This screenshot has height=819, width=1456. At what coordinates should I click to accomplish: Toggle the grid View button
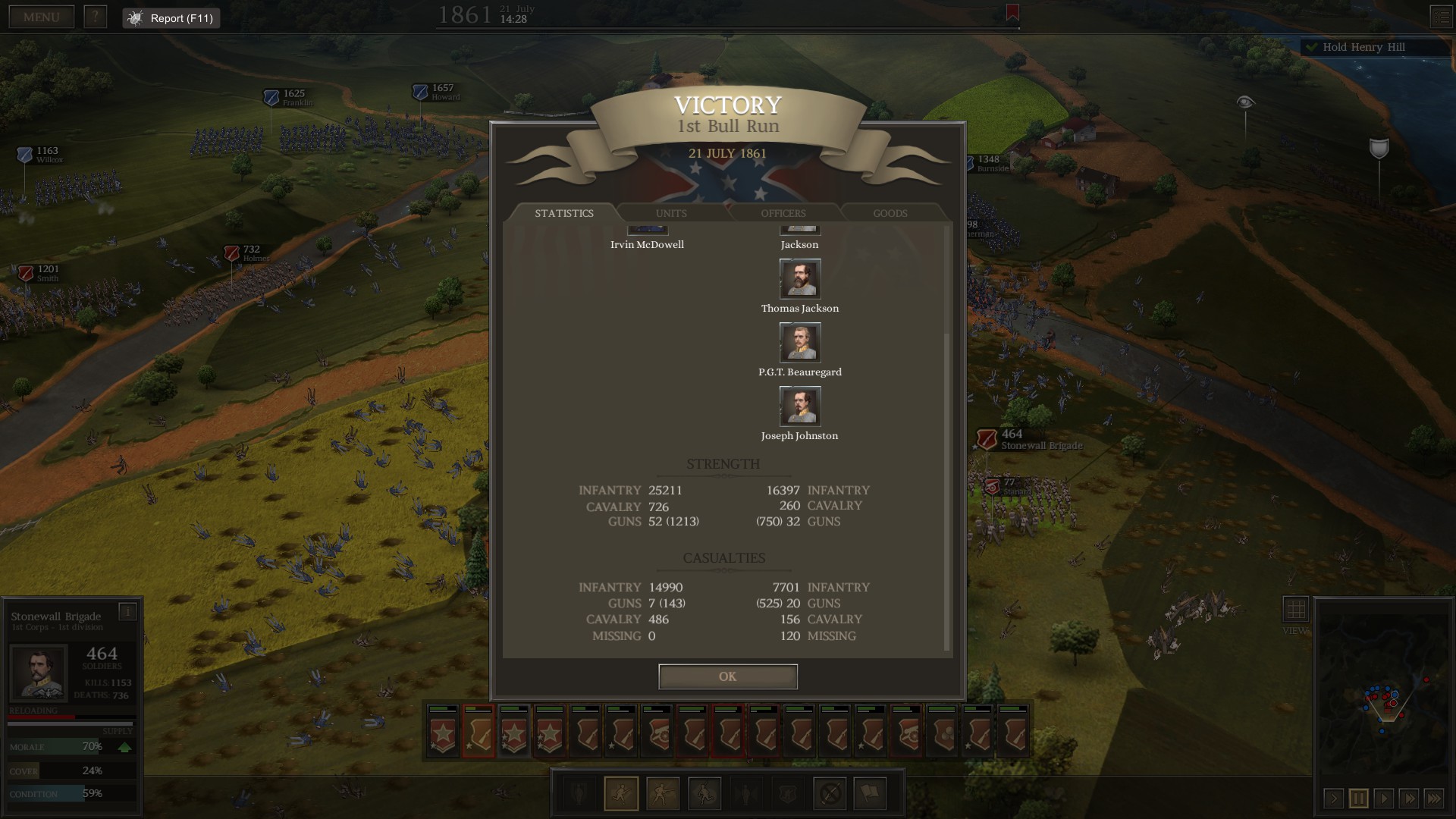click(1295, 609)
